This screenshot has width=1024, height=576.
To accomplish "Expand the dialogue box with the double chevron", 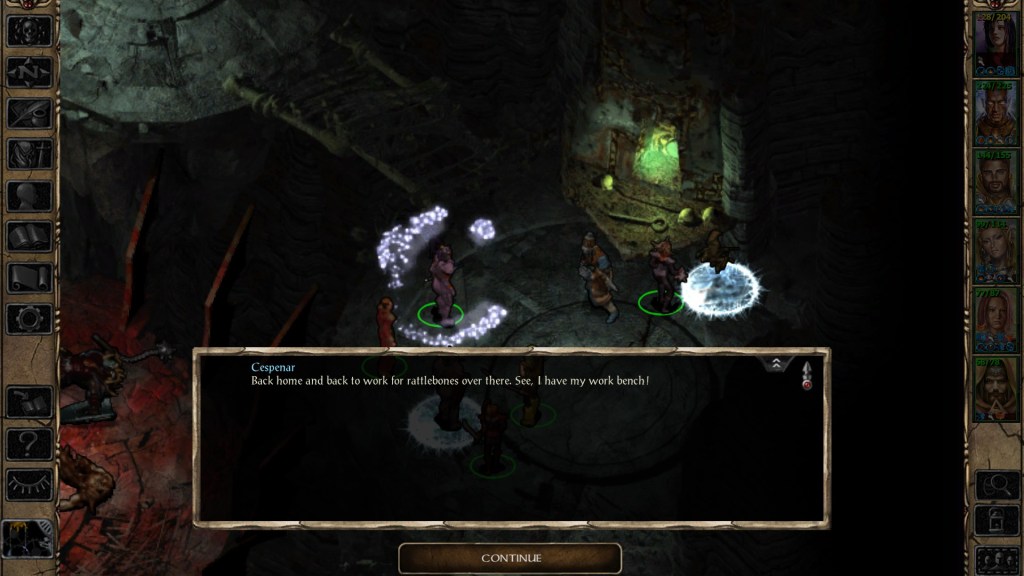I will pos(776,365).
